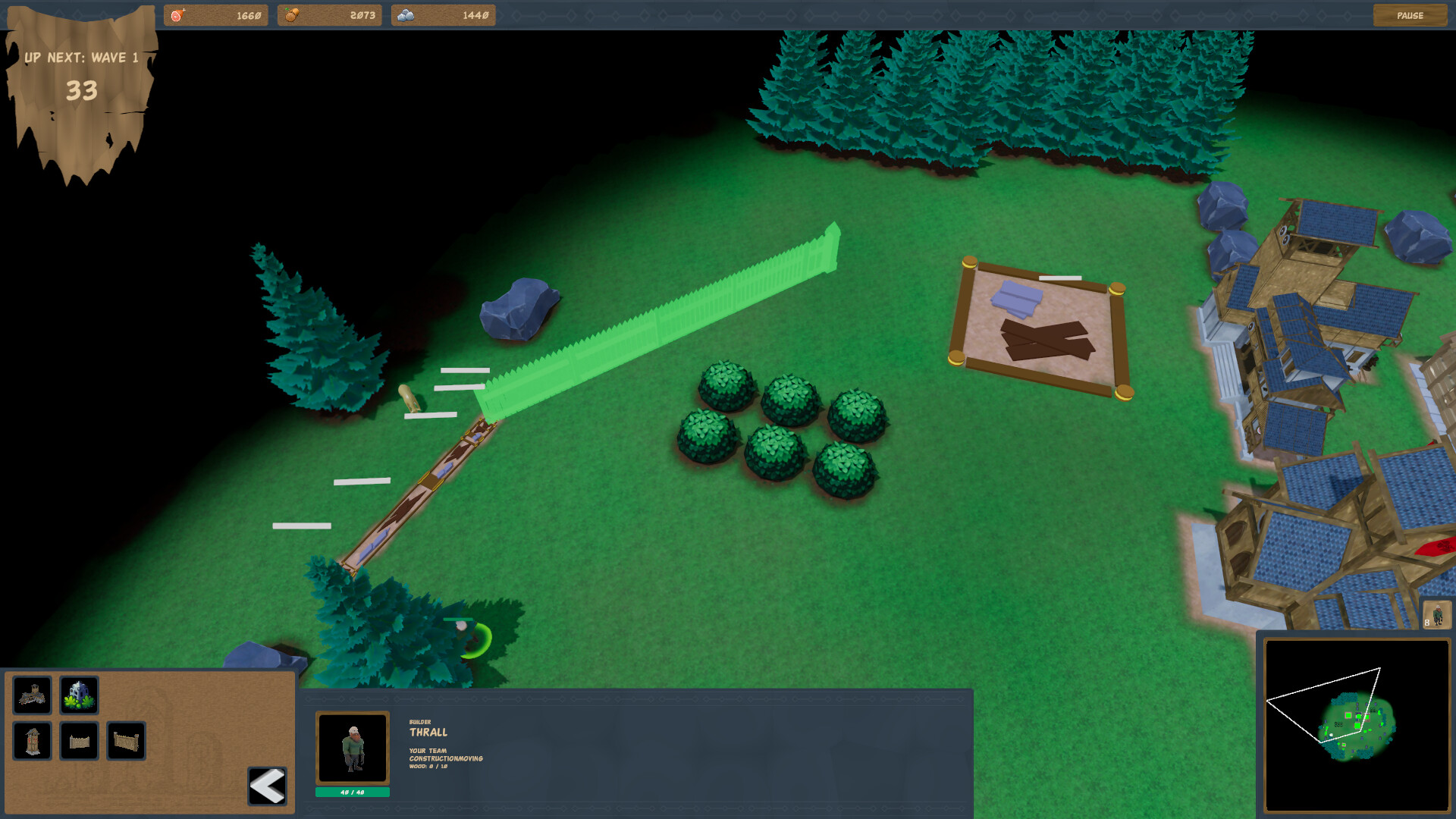The height and width of the screenshot is (819, 1456).
Task: Collapse the build panel with the chevron button
Action: [265, 785]
